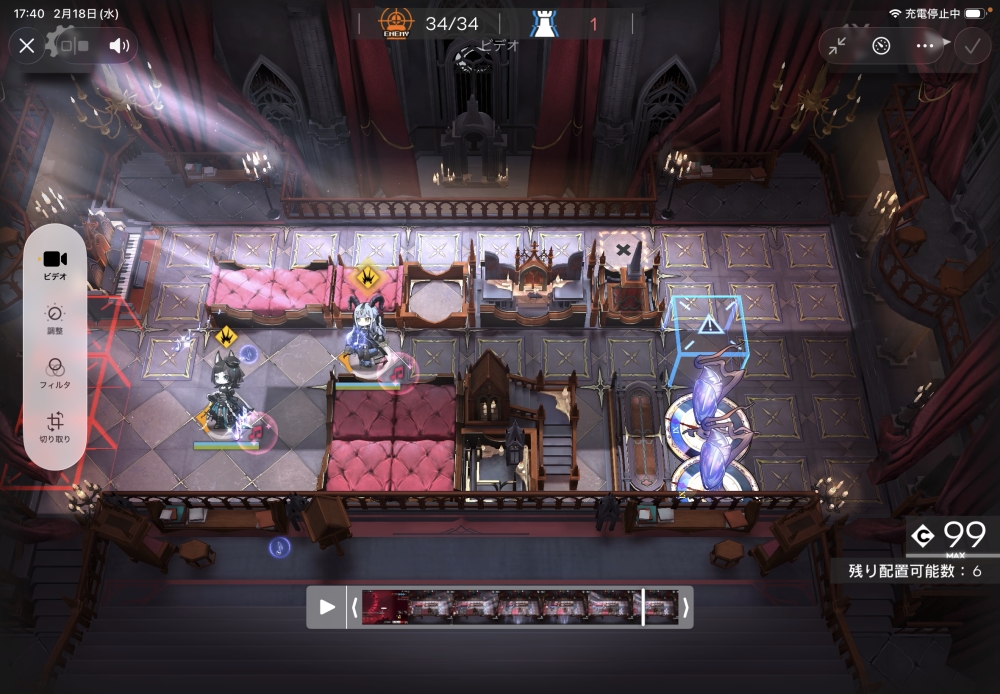Toggle the video sound speaker icon
The image size is (1000, 694).
pos(119,45)
